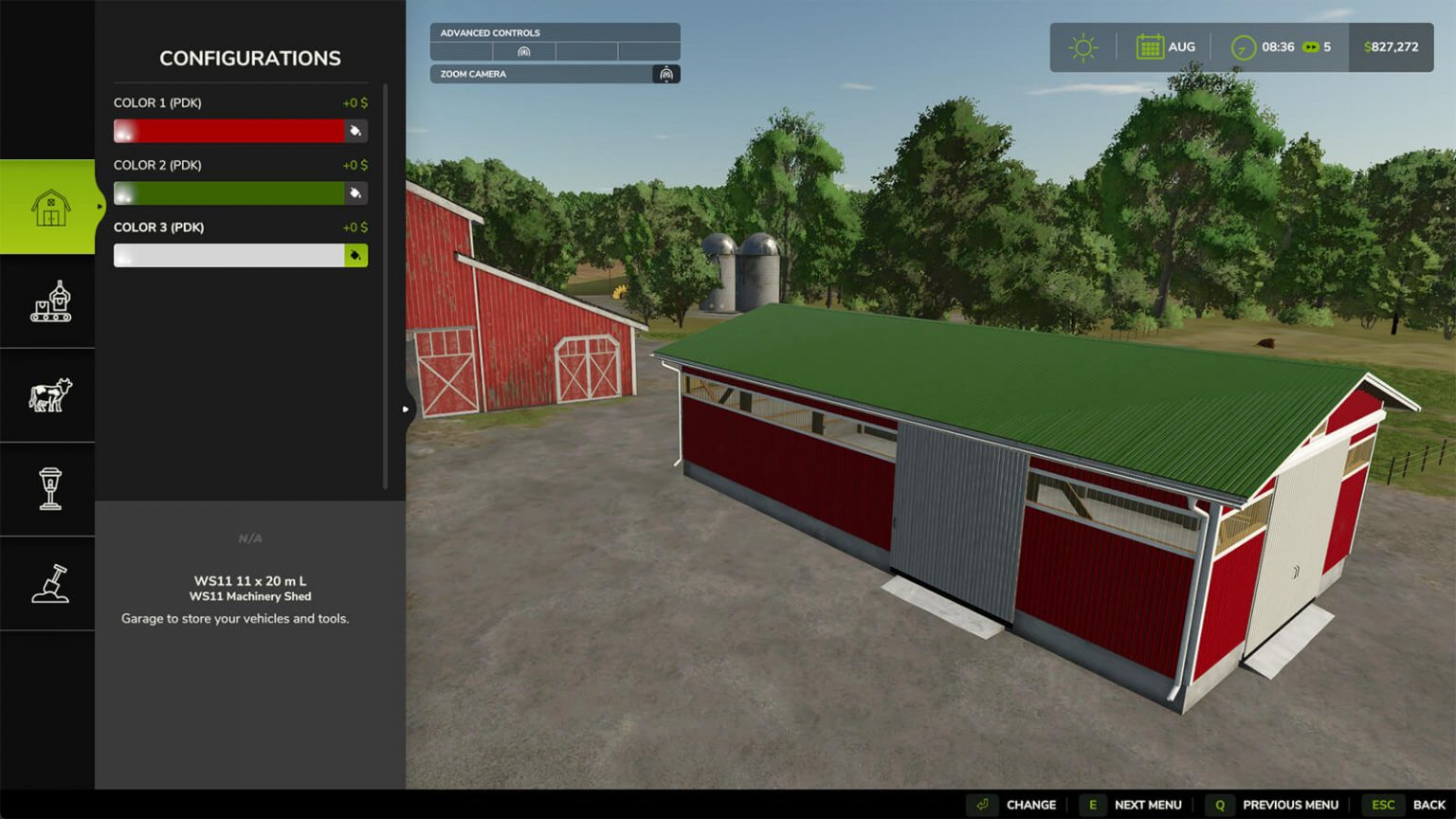The width and height of the screenshot is (1456, 819).
Task: Click the clock icon near 08:36
Action: point(1242,45)
